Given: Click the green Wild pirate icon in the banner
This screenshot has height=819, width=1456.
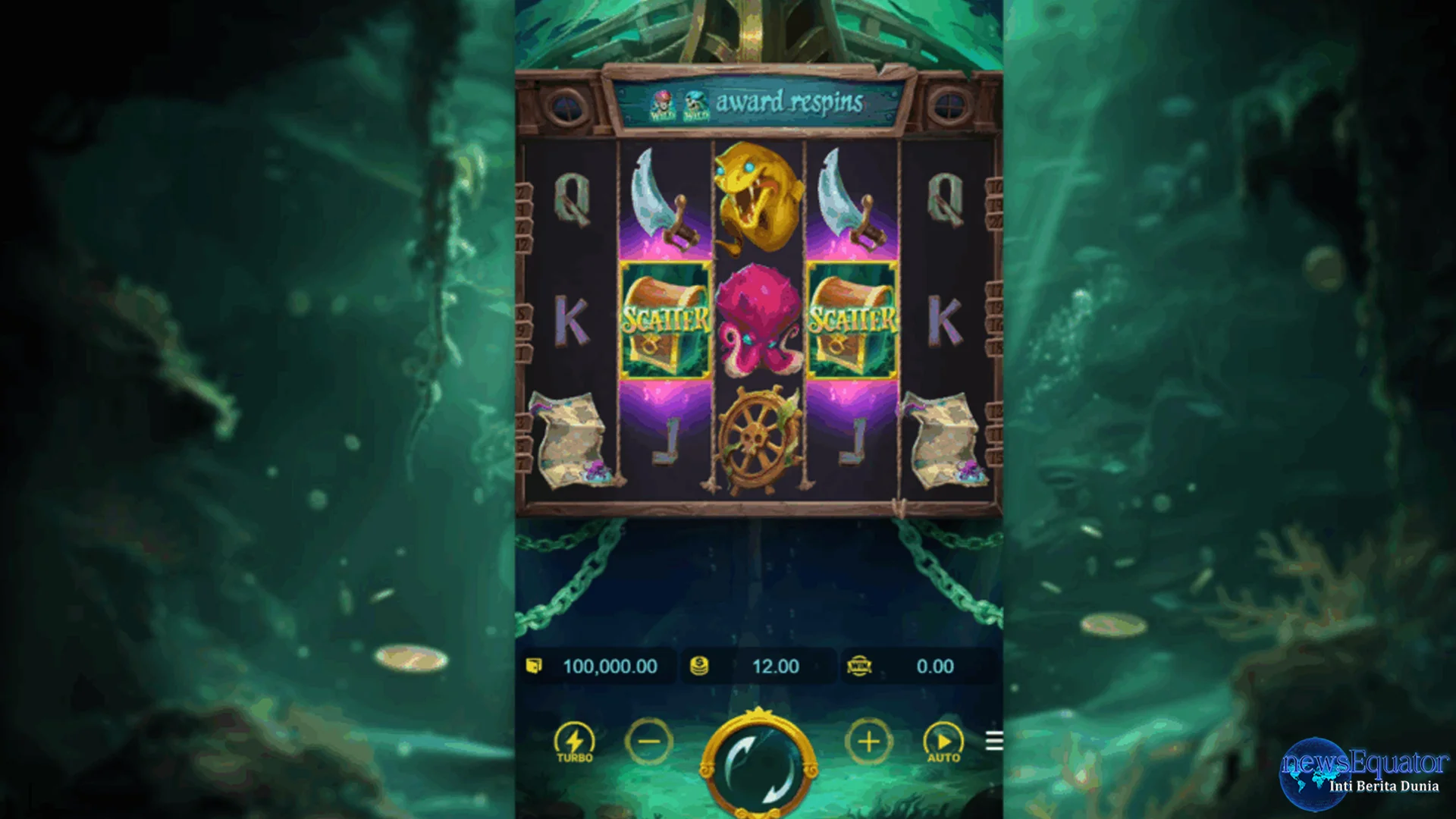Looking at the screenshot, I should pyautogui.click(x=696, y=105).
